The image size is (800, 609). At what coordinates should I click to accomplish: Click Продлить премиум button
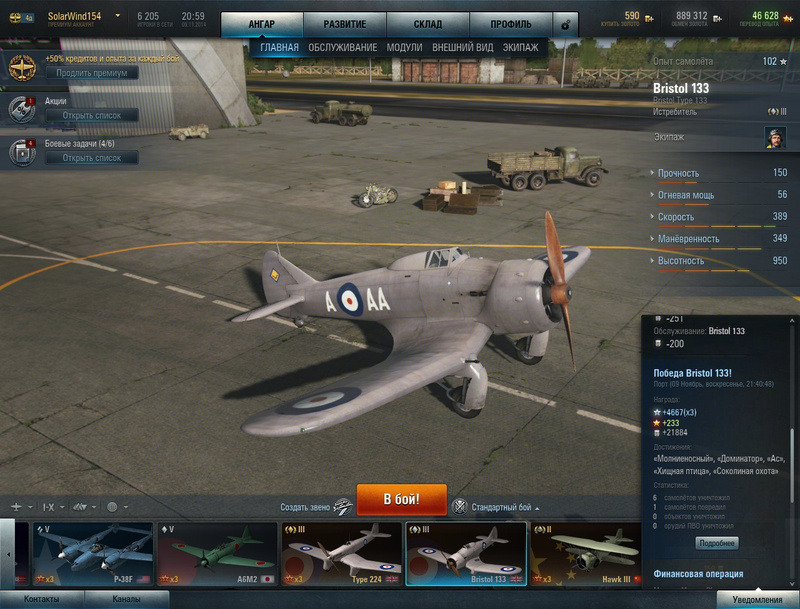[91, 73]
